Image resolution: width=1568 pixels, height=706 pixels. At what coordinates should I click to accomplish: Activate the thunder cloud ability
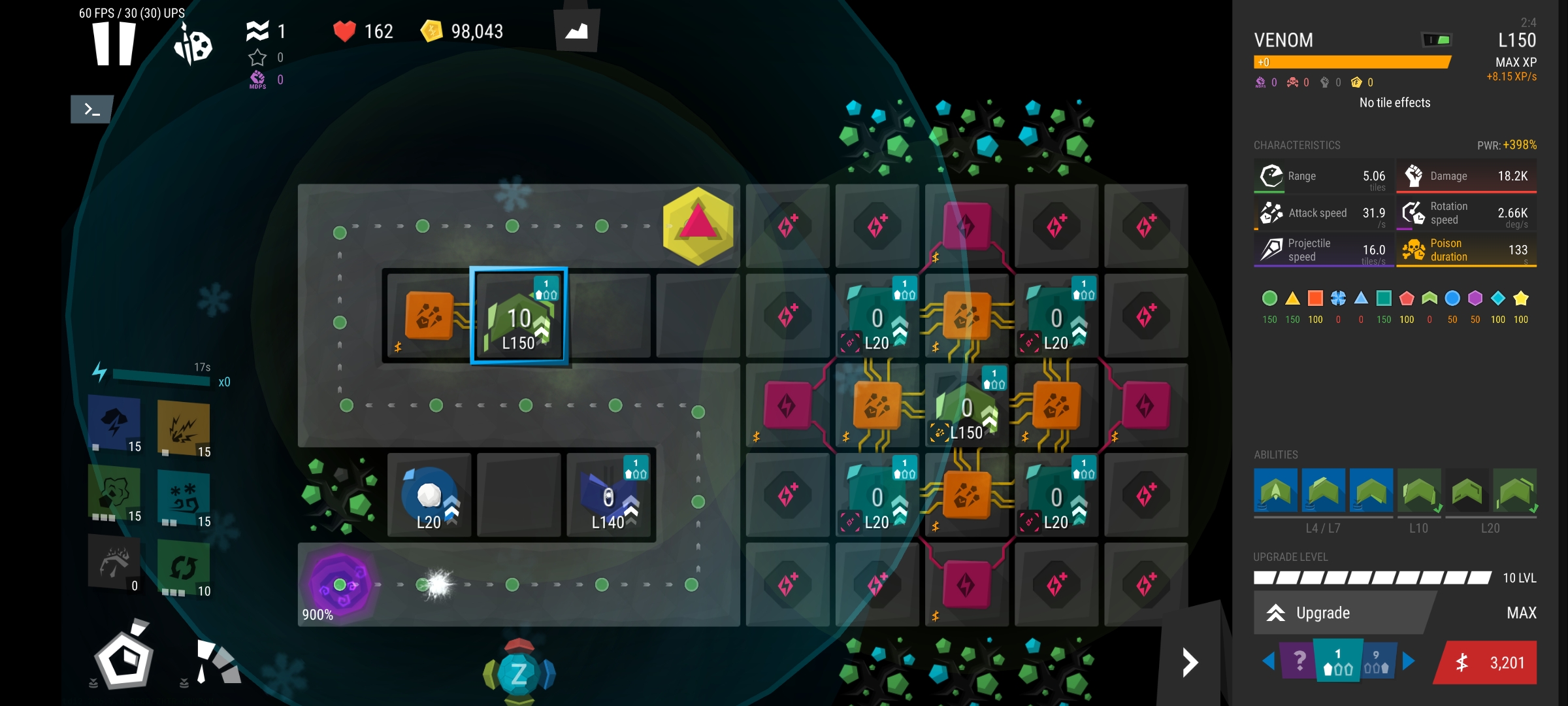point(115,423)
